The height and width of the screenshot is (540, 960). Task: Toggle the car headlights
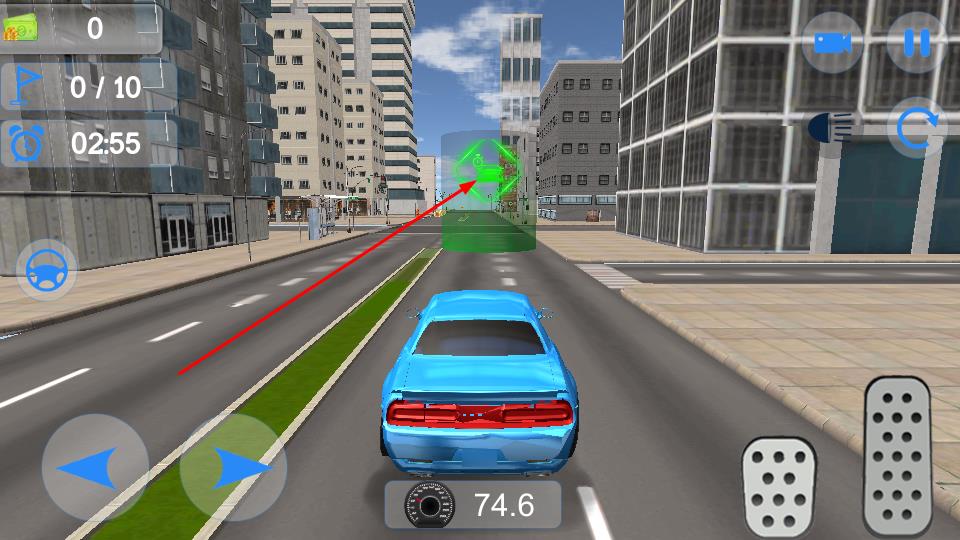click(834, 127)
